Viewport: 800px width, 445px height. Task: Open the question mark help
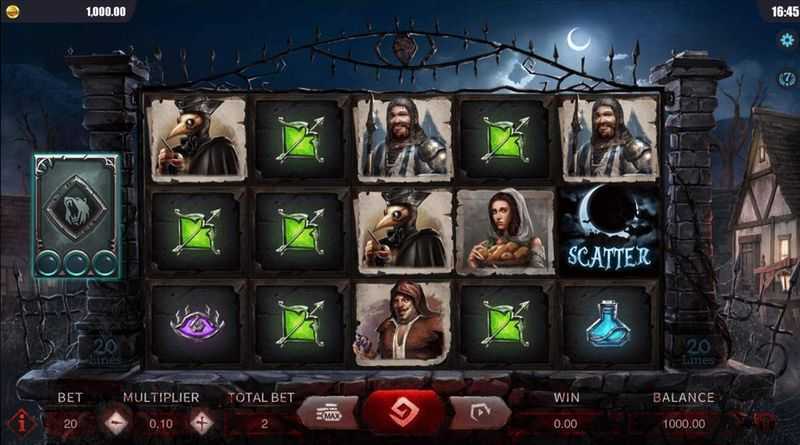click(x=786, y=78)
